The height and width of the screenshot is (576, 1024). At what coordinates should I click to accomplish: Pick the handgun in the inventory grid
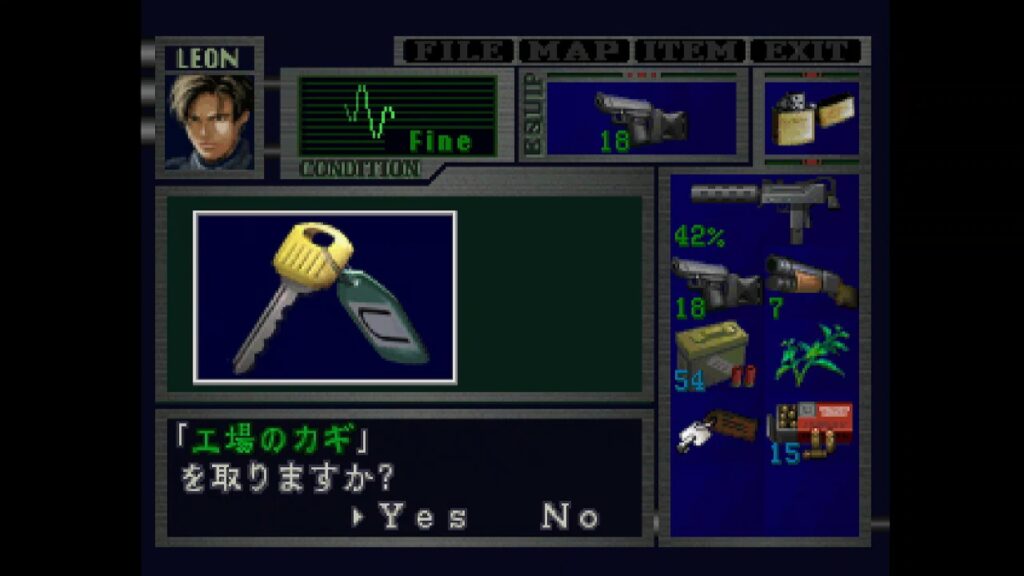coord(715,285)
